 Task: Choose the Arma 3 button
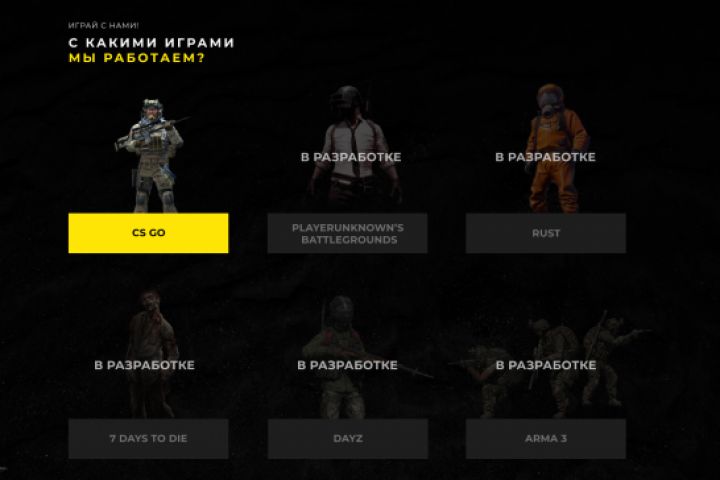click(545, 438)
